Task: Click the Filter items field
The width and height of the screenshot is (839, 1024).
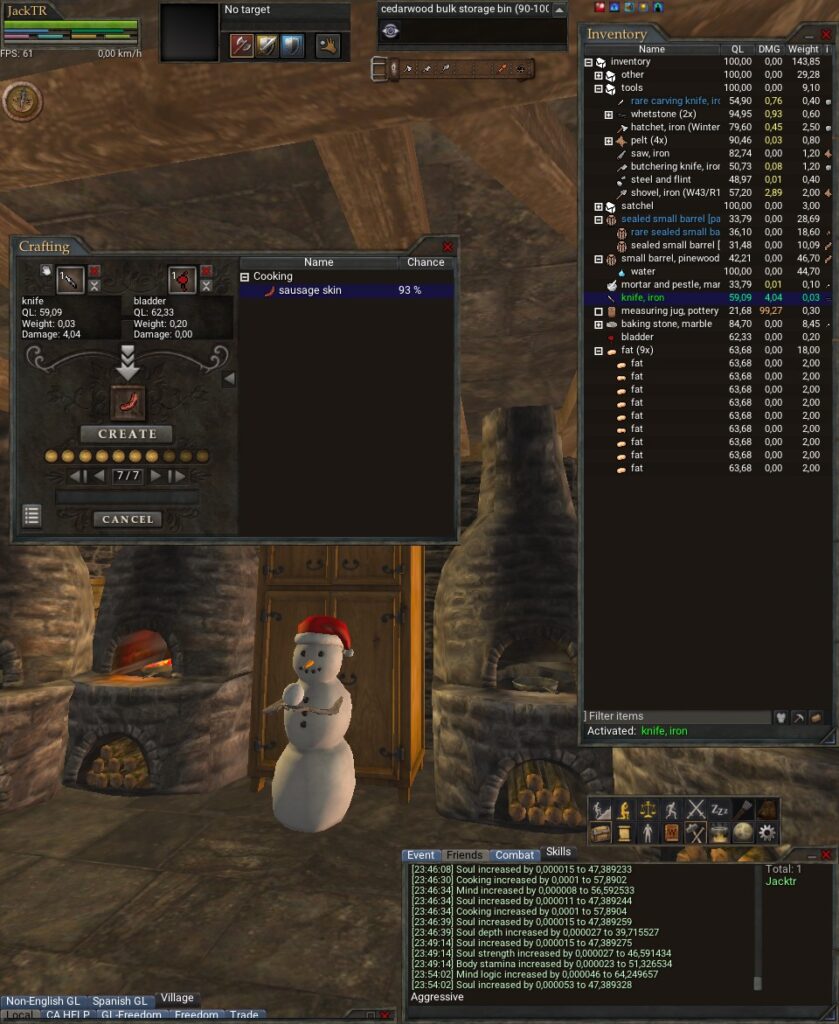Action: tap(675, 716)
